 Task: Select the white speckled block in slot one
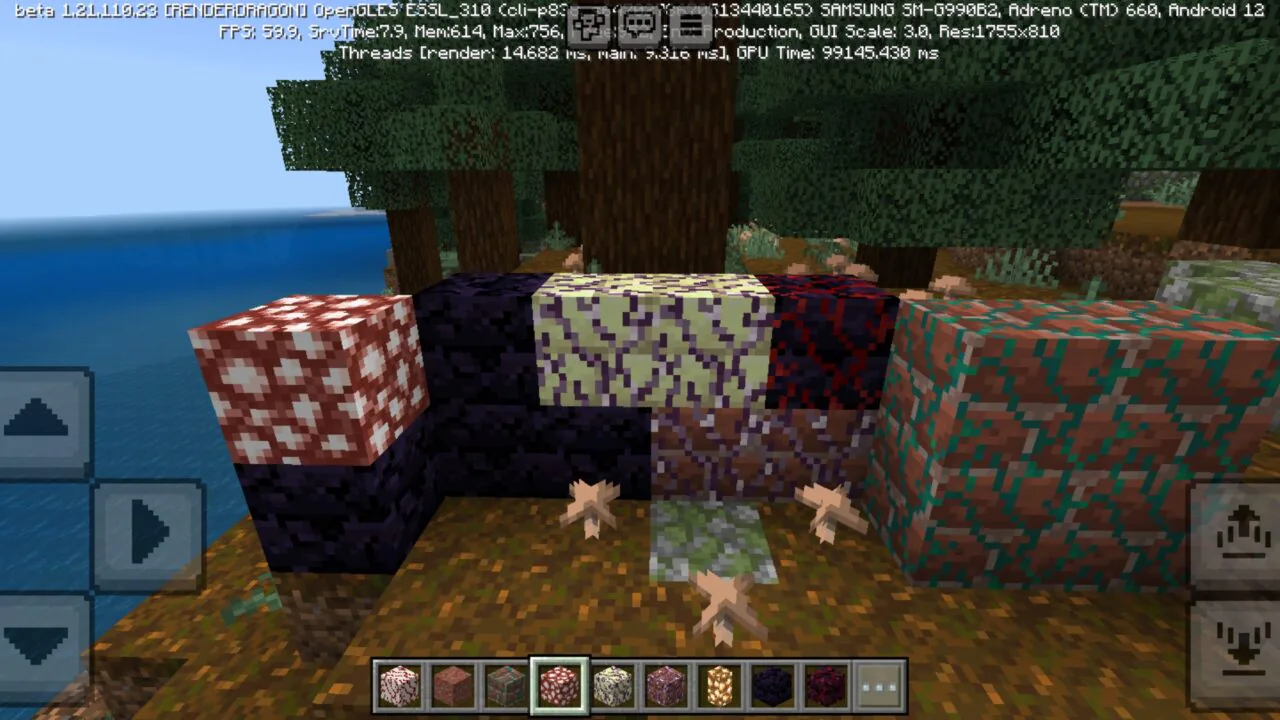click(x=399, y=686)
